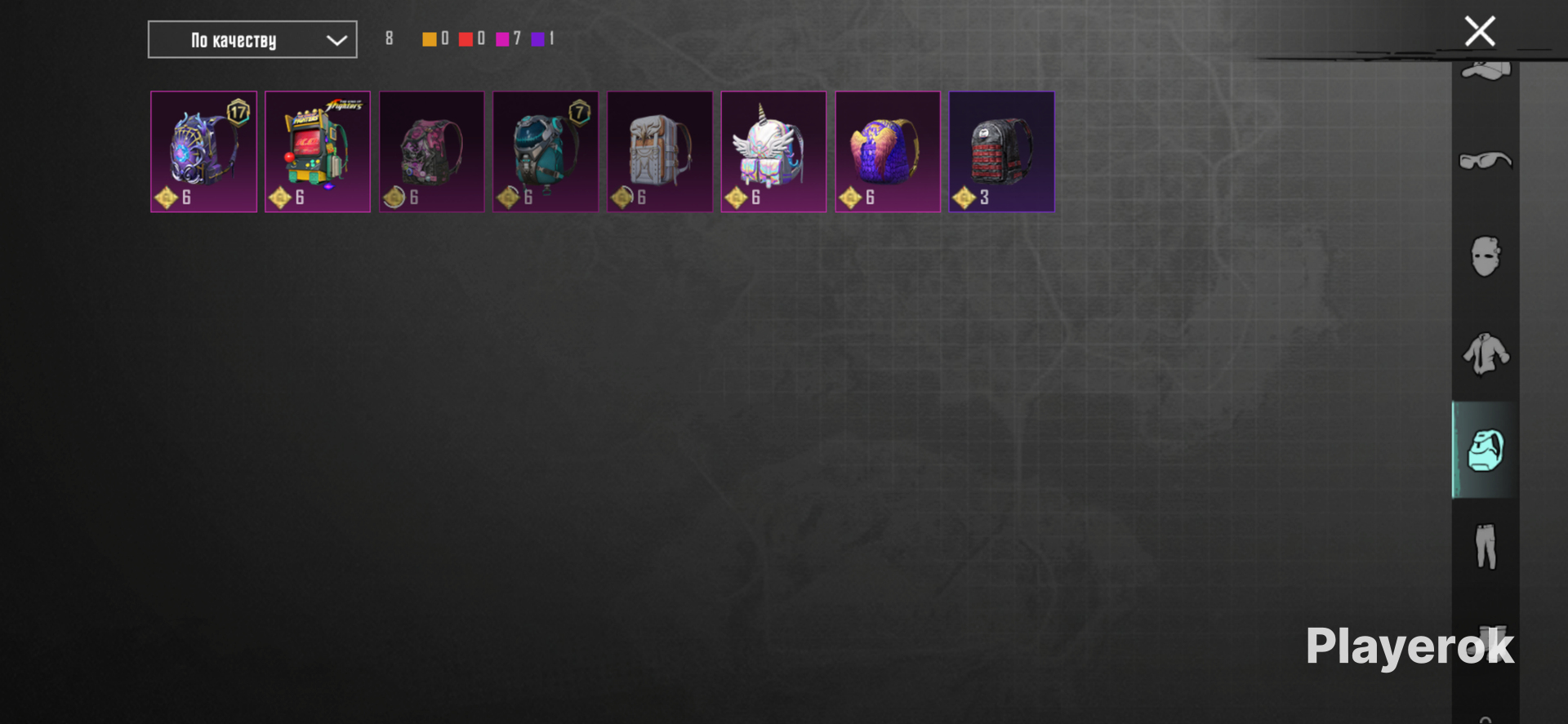The image size is (1568, 724).
Task: Choose the white unicorn winged backpack
Action: tap(773, 152)
